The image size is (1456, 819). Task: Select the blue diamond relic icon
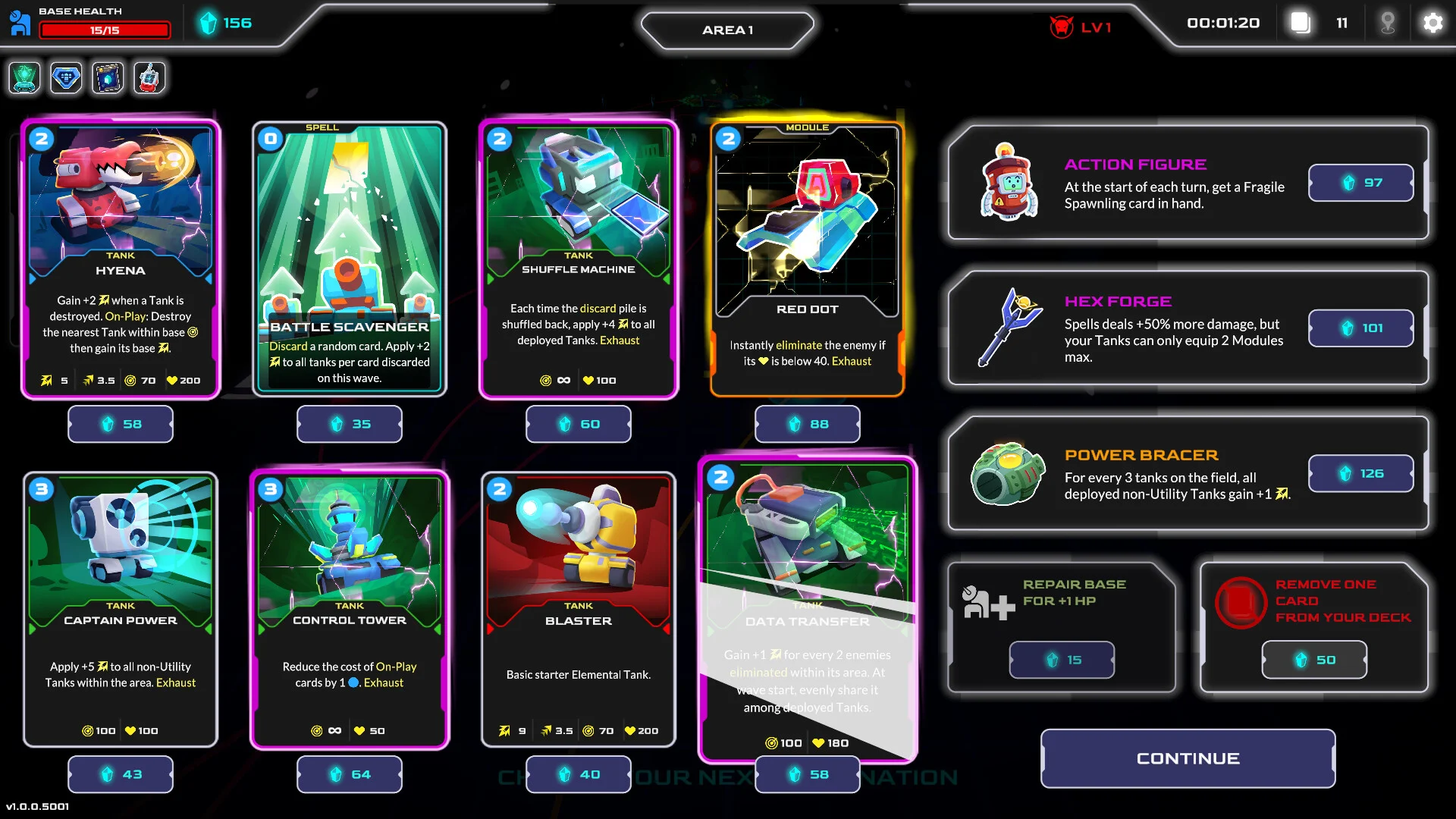pos(66,78)
